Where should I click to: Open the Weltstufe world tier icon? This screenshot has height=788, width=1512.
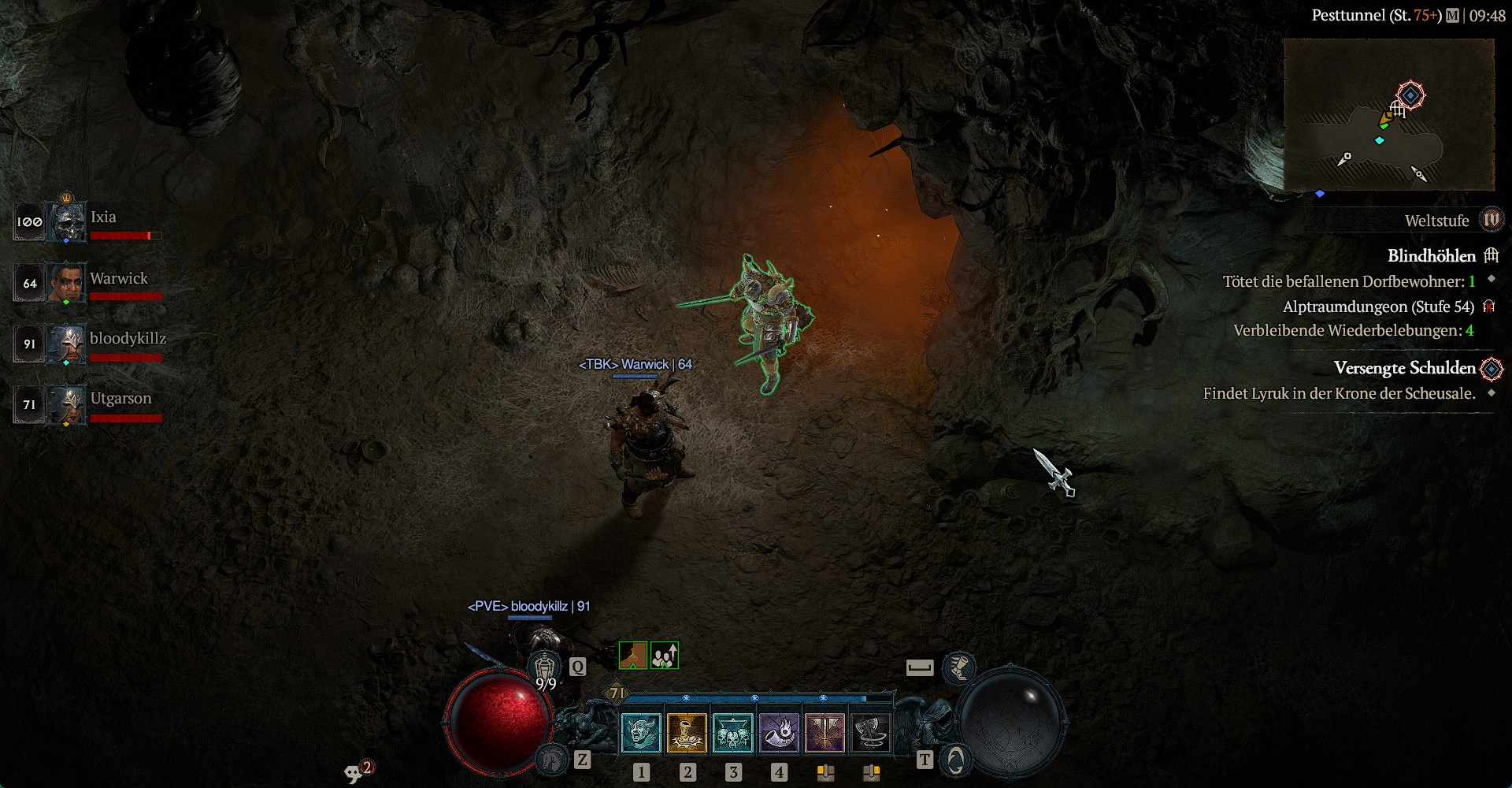coord(1491,220)
